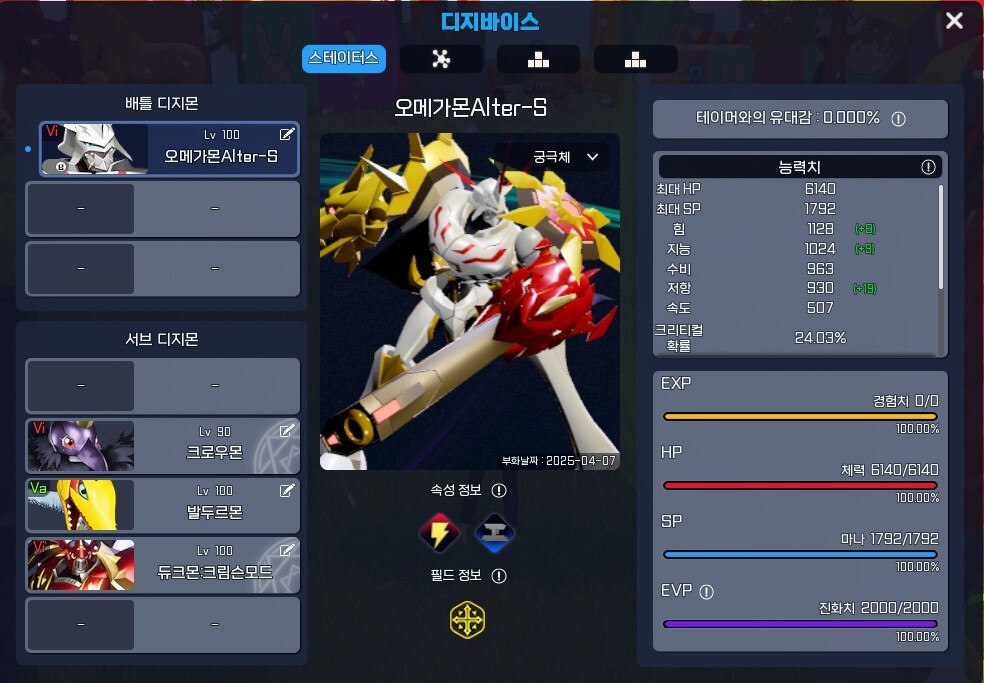This screenshot has height=683, width=984.
Task: Click the lightning bolt attribute icon
Action: pyautogui.click(x=439, y=533)
